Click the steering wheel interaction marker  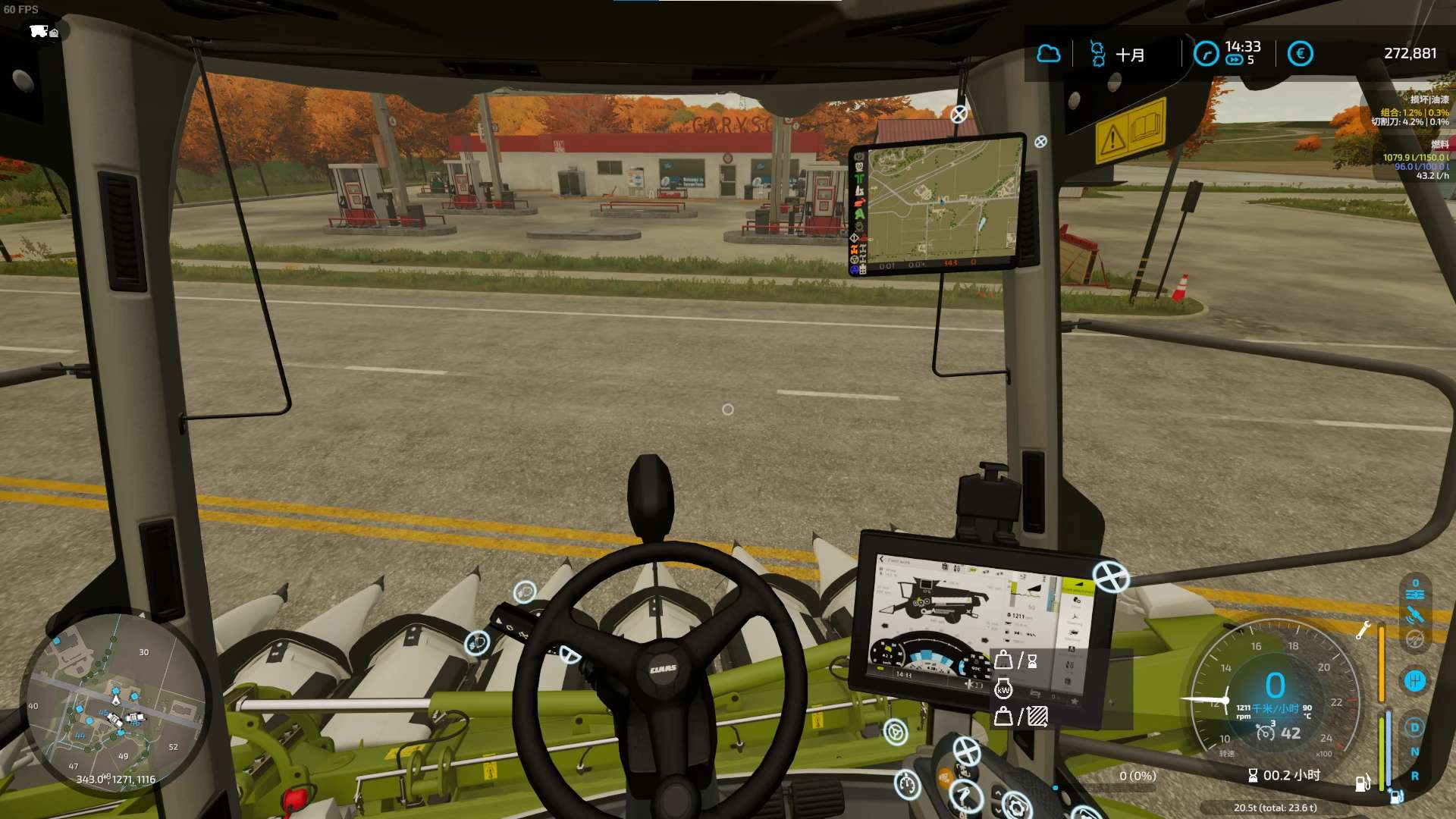click(x=896, y=733)
